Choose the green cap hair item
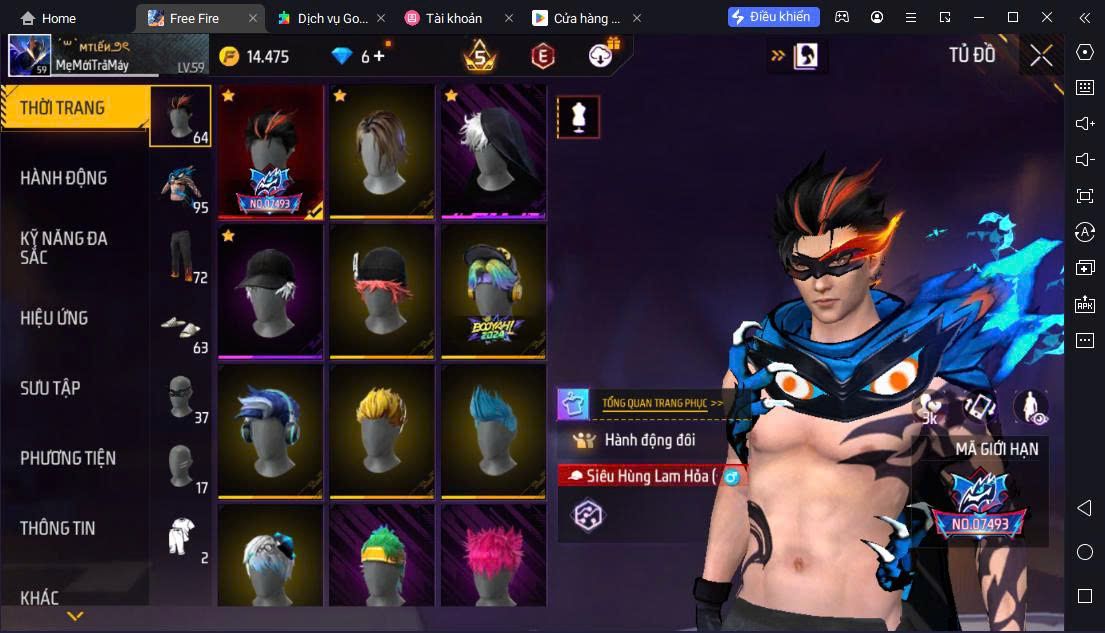 [381, 560]
